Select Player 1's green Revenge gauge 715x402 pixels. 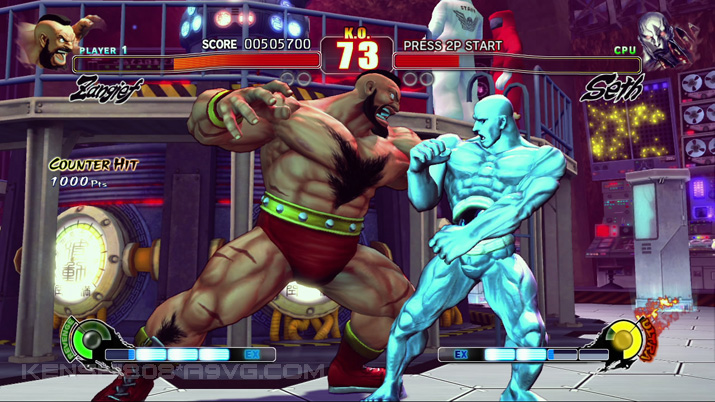click(x=87, y=339)
